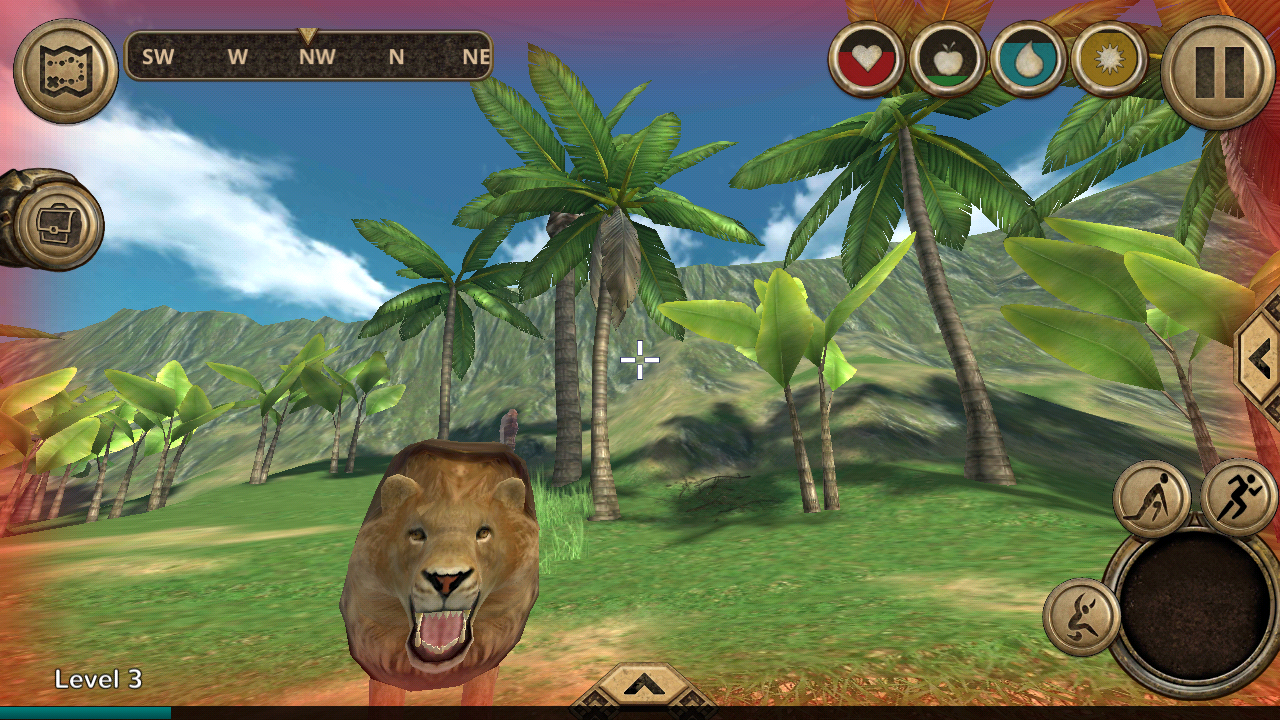Click the heart health indicator
1280x720 pixels.
click(865, 60)
